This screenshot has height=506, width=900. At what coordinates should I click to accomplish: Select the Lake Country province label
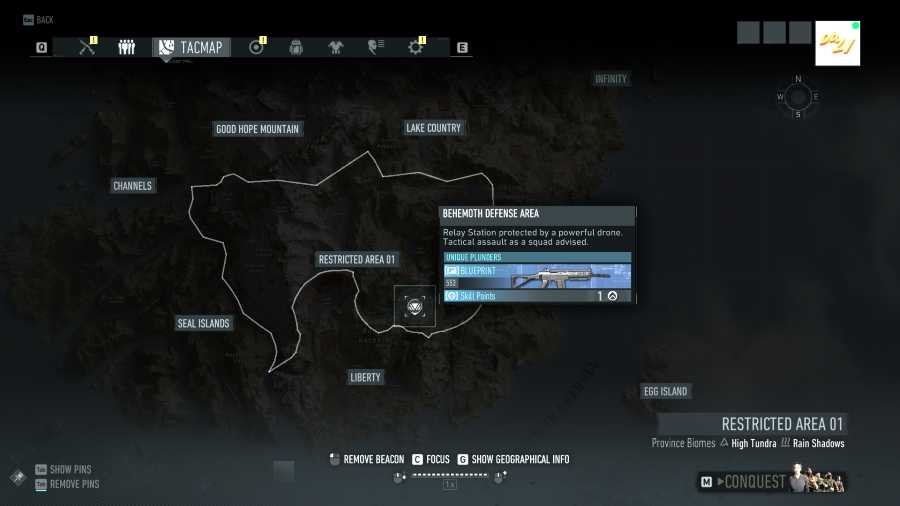[433, 128]
